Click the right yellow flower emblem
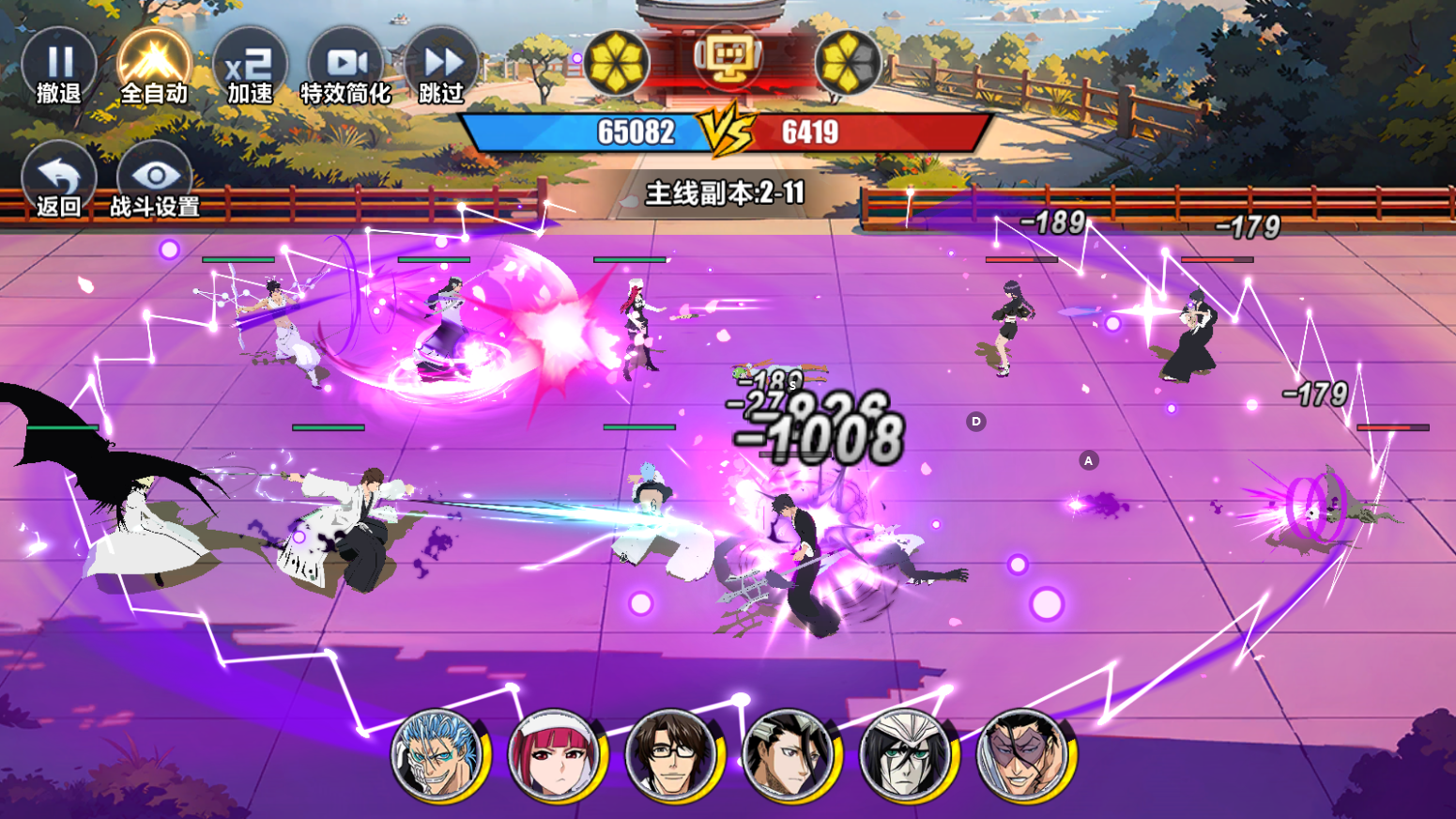The width and height of the screenshot is (1456, 819). 848,63
